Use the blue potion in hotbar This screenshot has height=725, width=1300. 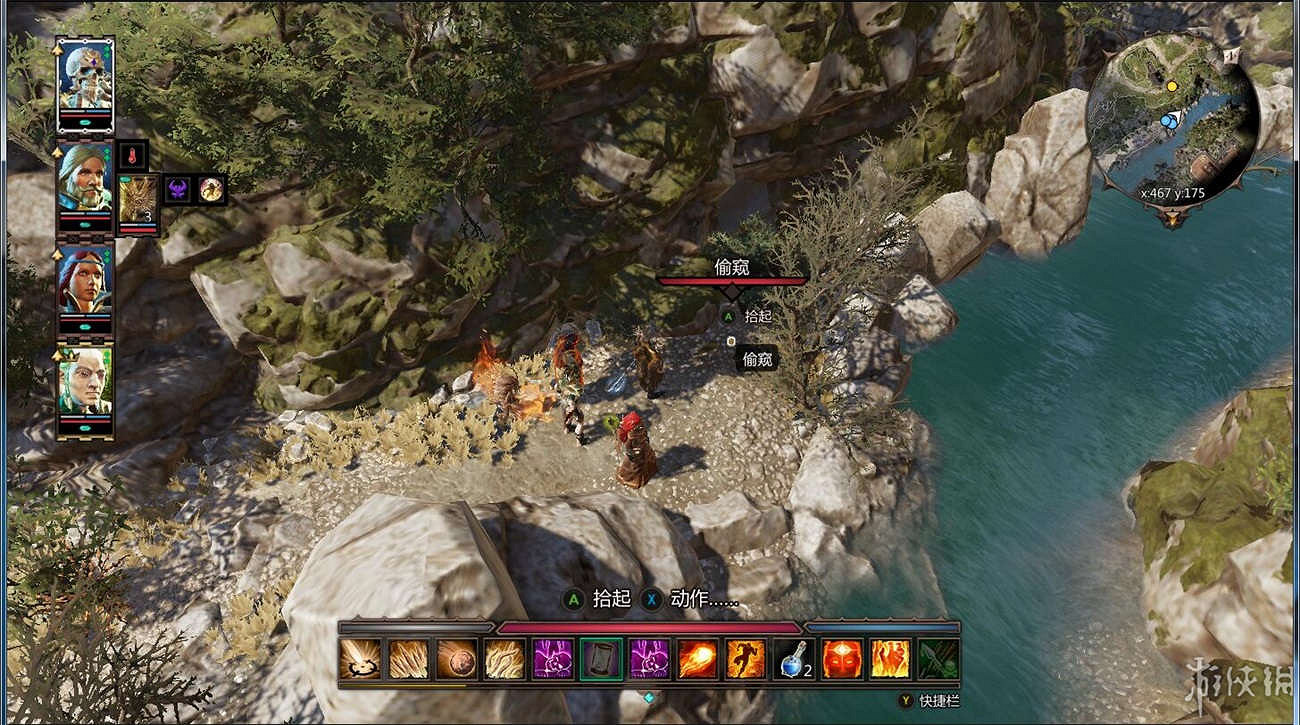793,659
